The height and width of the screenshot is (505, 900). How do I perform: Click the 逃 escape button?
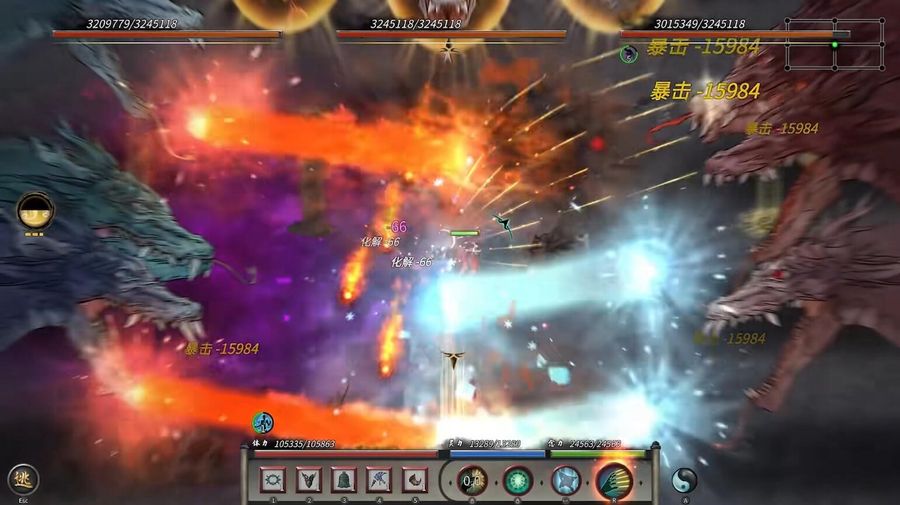tap(23, 480)
